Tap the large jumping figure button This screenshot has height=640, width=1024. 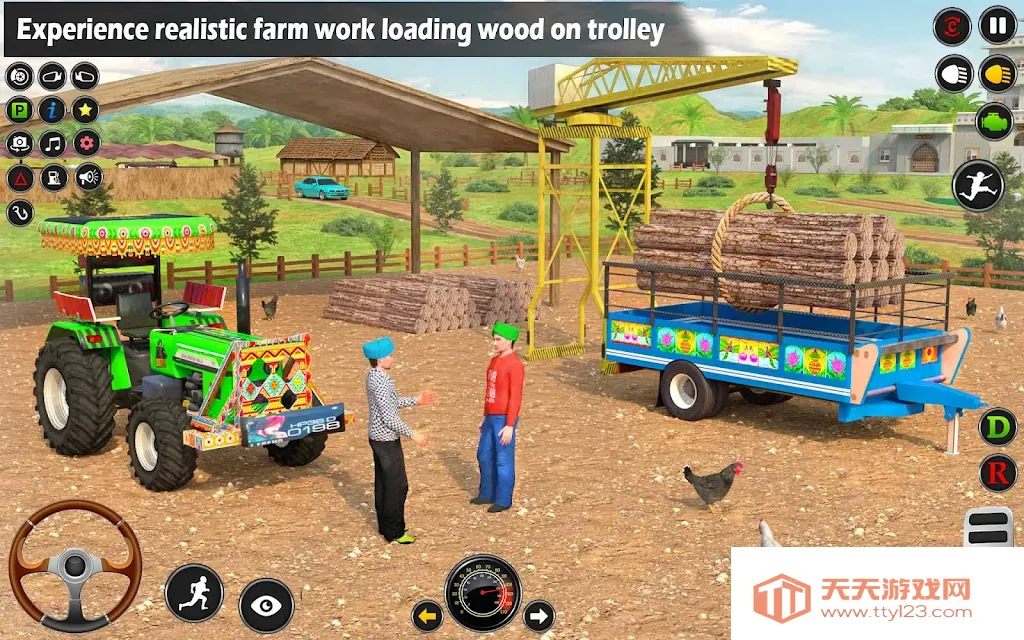point(977,185)
